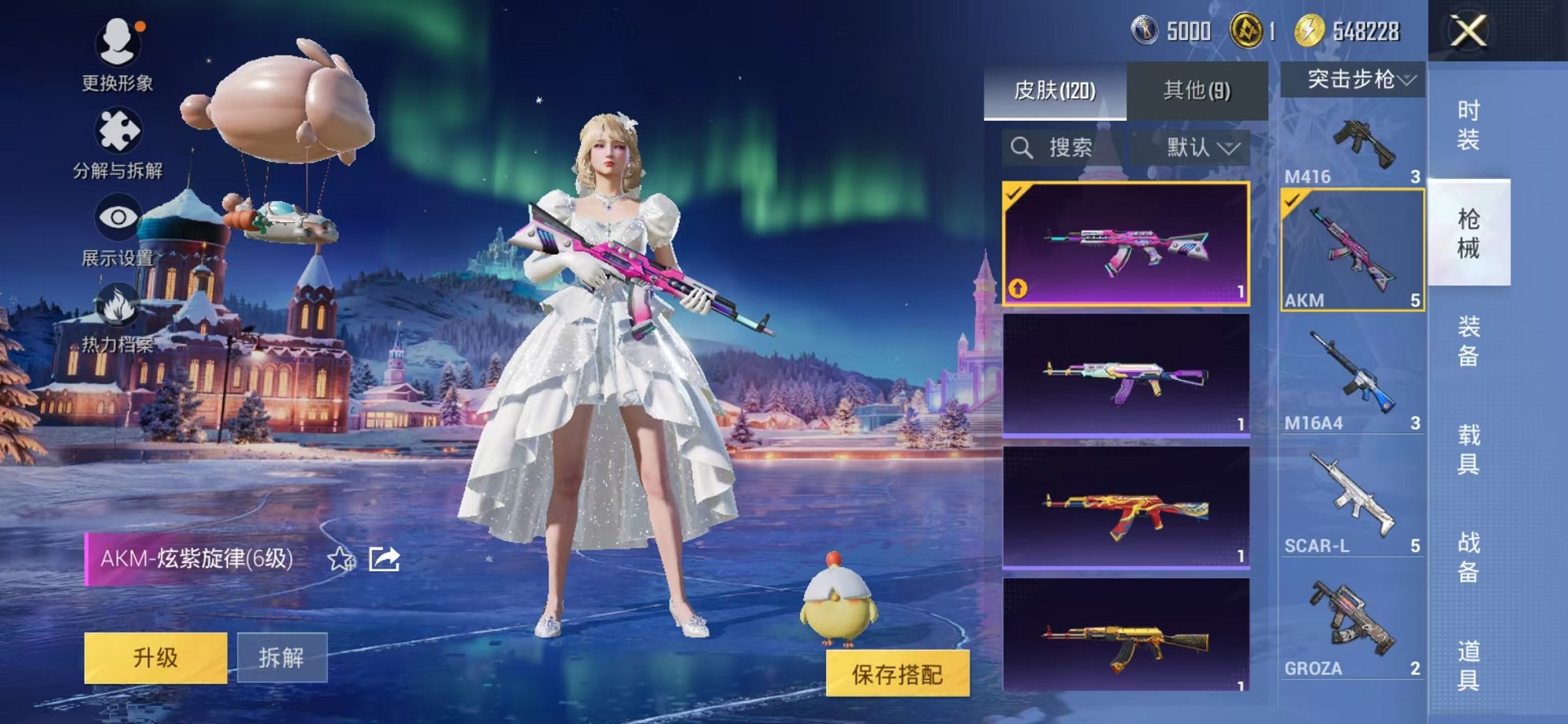Collapse the rifle type selector chevron
The width and height of the screenshot is (1568, 724).
(1407, 79)
